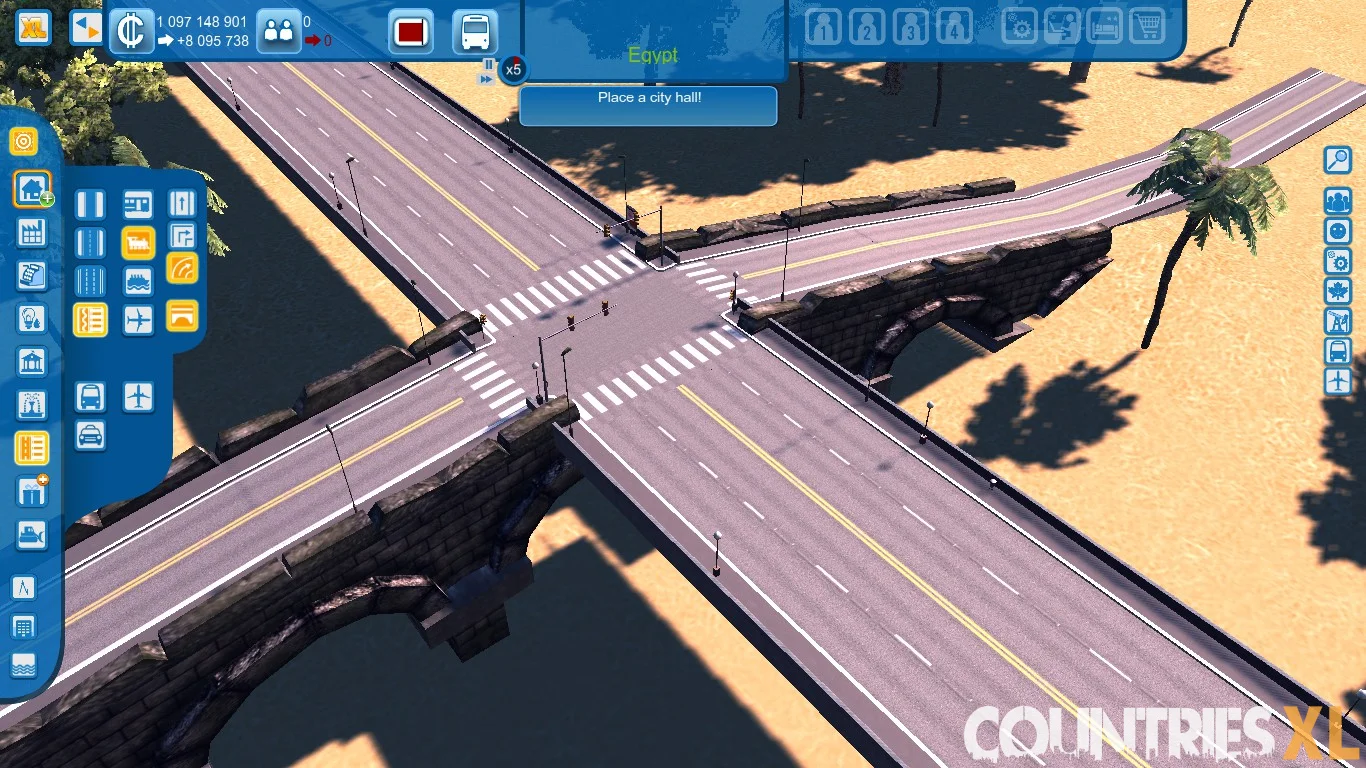Screen dimensions: 1366x768
Task: Pause the game simulation
Action: point(488,63)
